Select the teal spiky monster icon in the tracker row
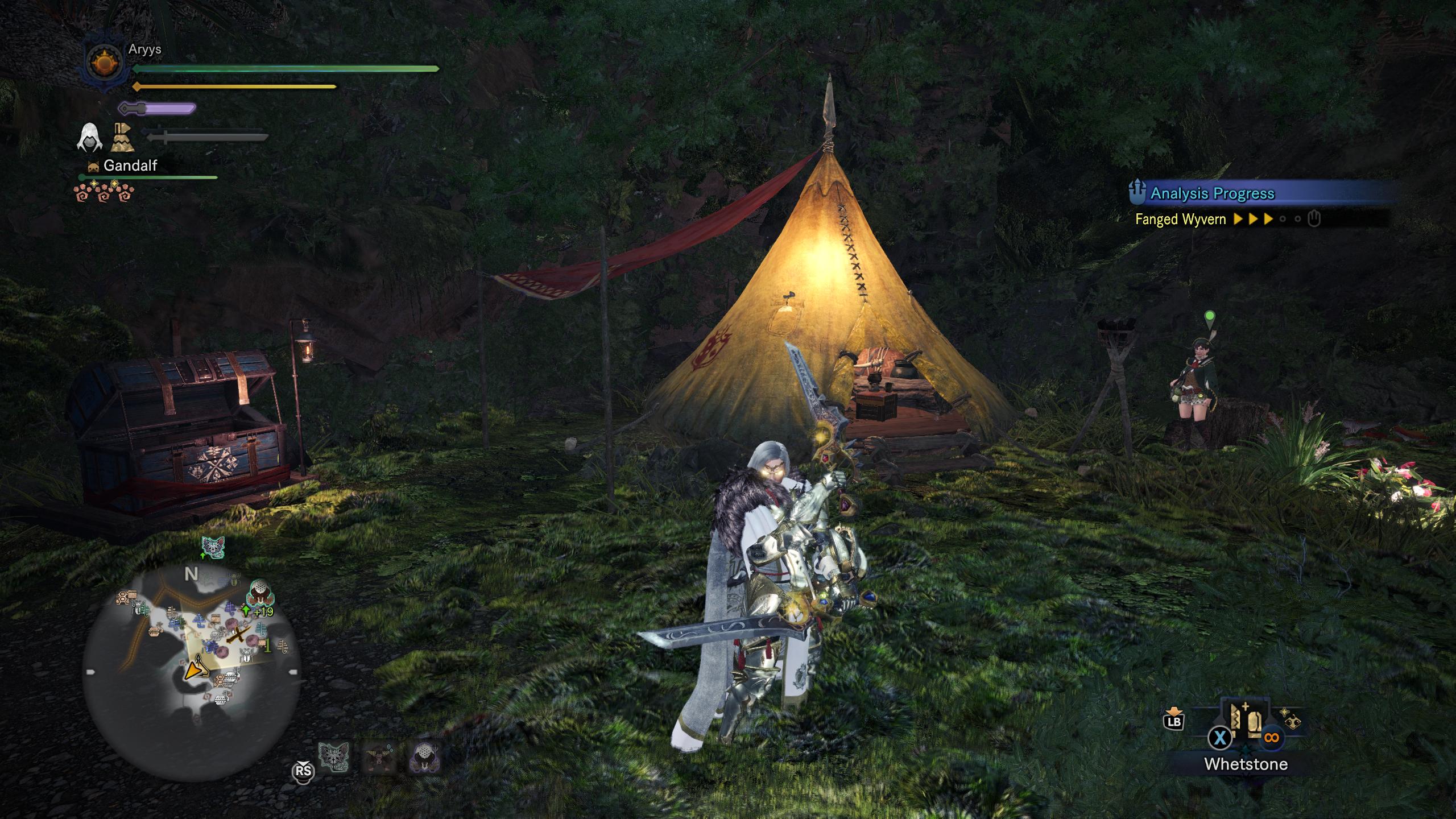Image resolution: width=1456 pixels, height=819 pixels. coord(333,757)
